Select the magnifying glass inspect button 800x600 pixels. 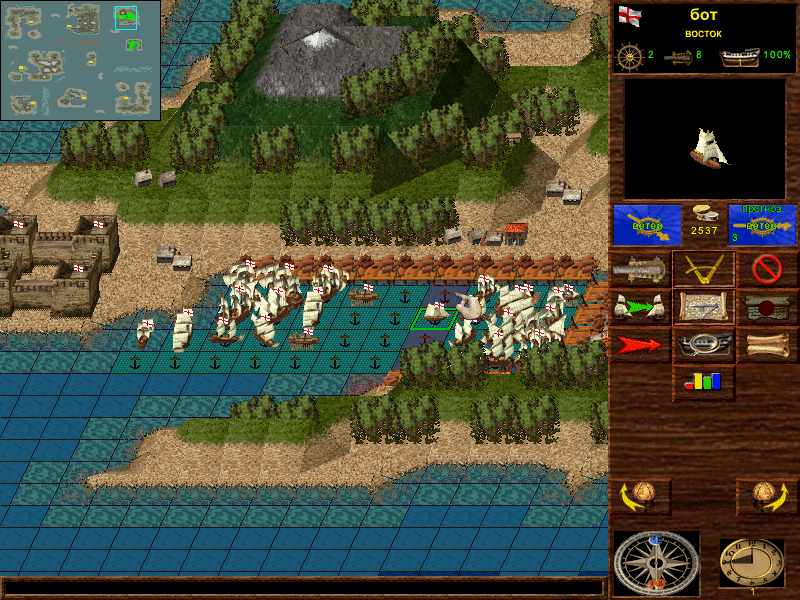click(x=703, y=345)
